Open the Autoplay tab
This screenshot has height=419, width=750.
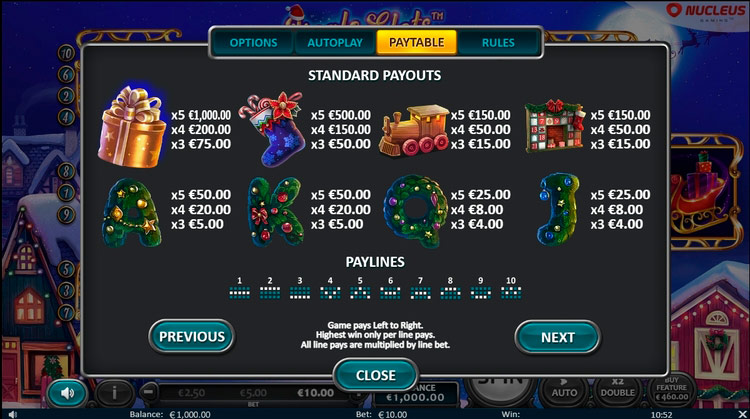tap(335, 43)
